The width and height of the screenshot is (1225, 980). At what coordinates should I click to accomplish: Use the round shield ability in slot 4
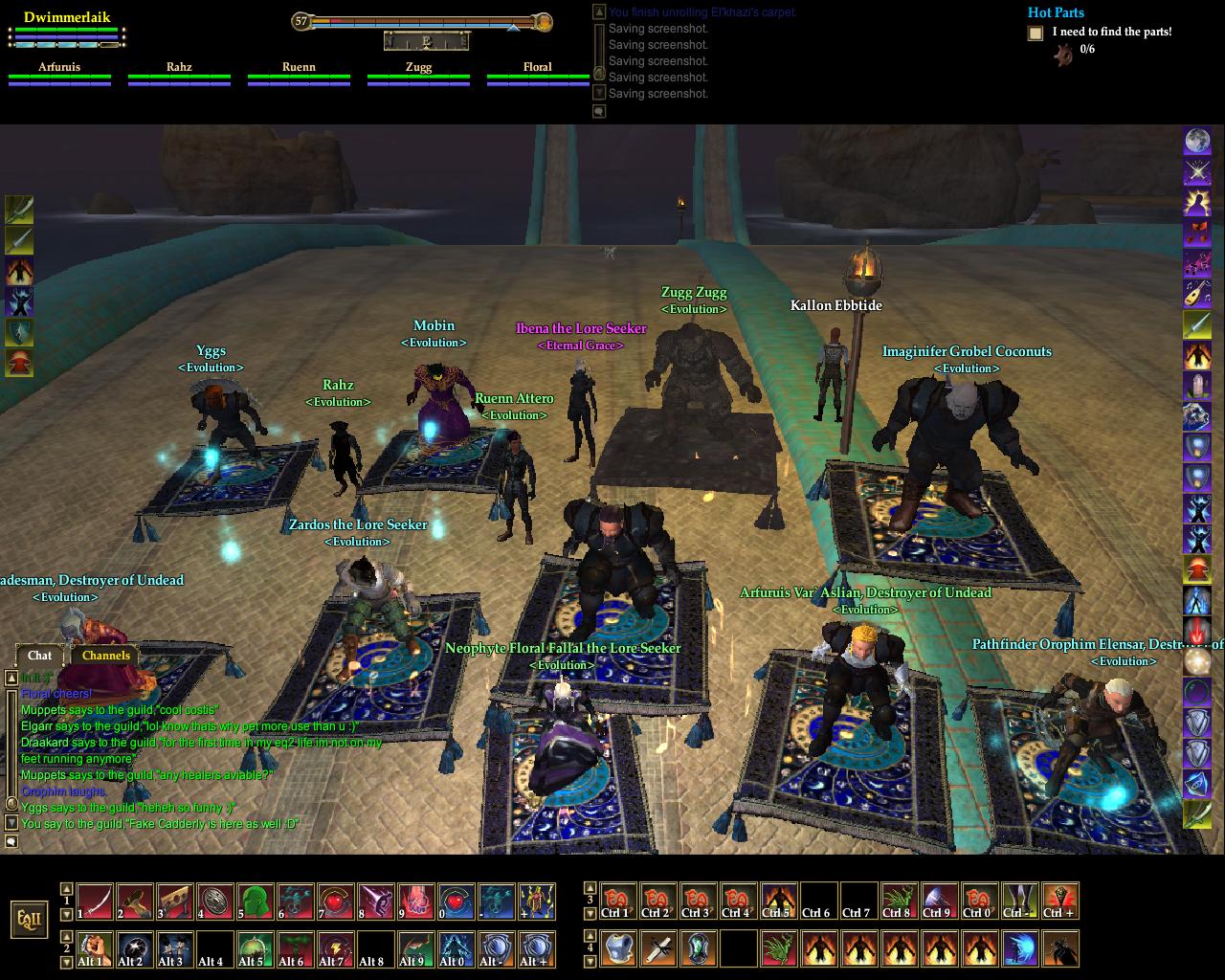click(x=215, y=902)
